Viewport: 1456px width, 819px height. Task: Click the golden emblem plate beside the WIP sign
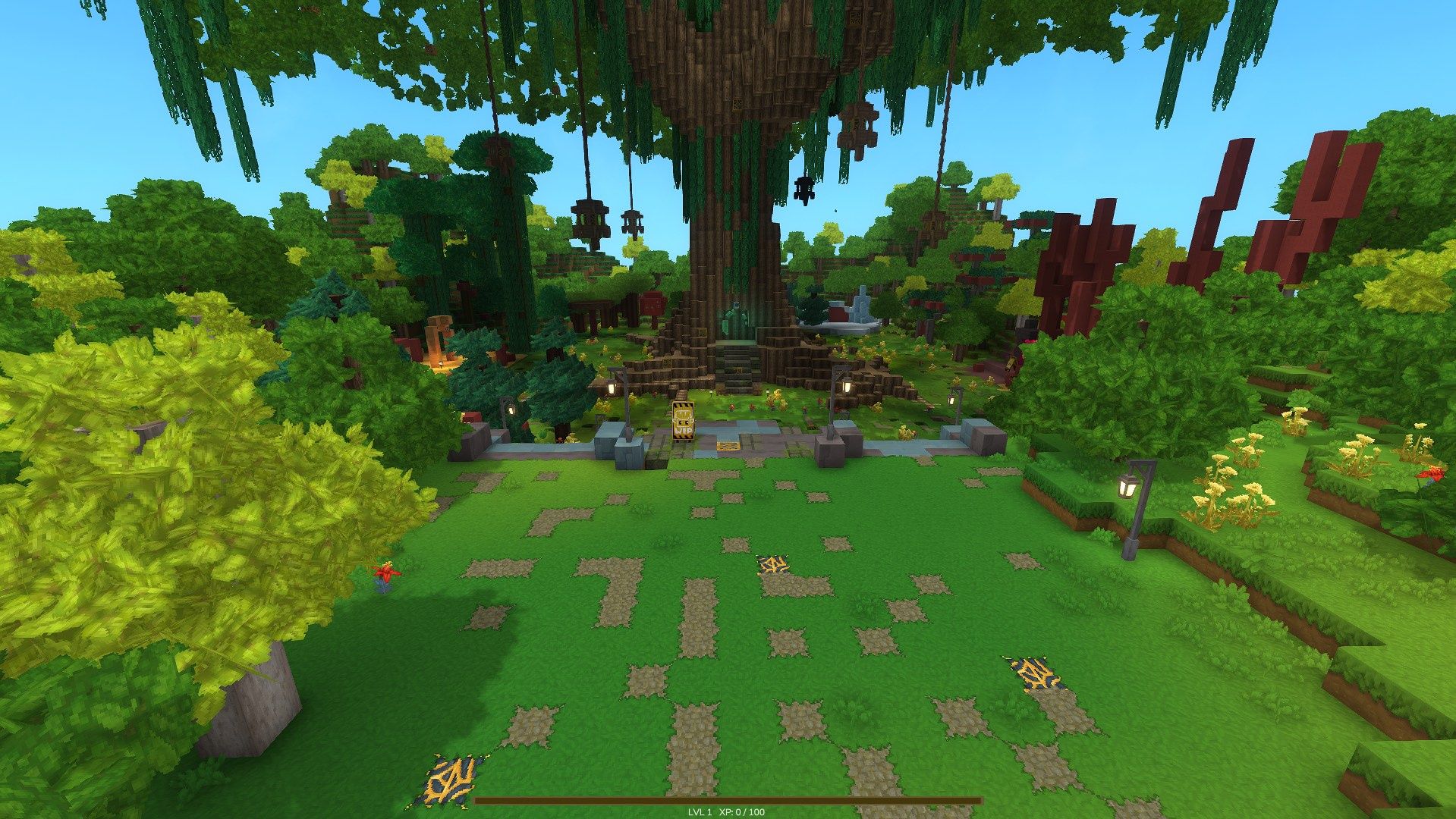pyautogui.click(x=728, y=447)
